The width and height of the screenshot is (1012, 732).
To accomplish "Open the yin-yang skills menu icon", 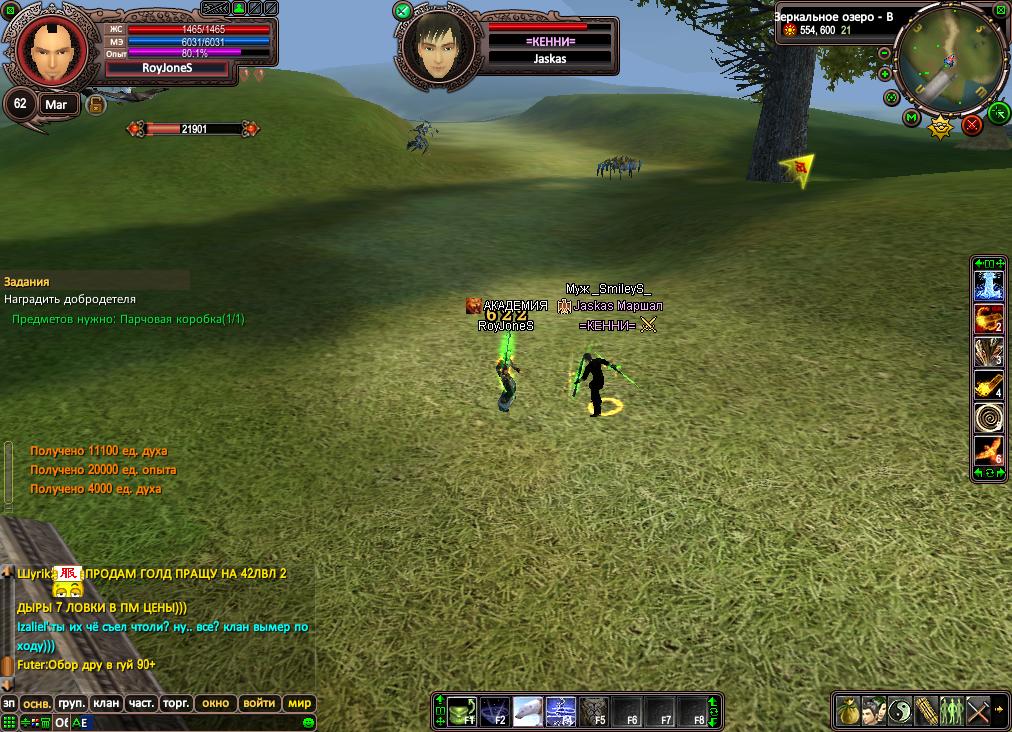I will (900, 710).
